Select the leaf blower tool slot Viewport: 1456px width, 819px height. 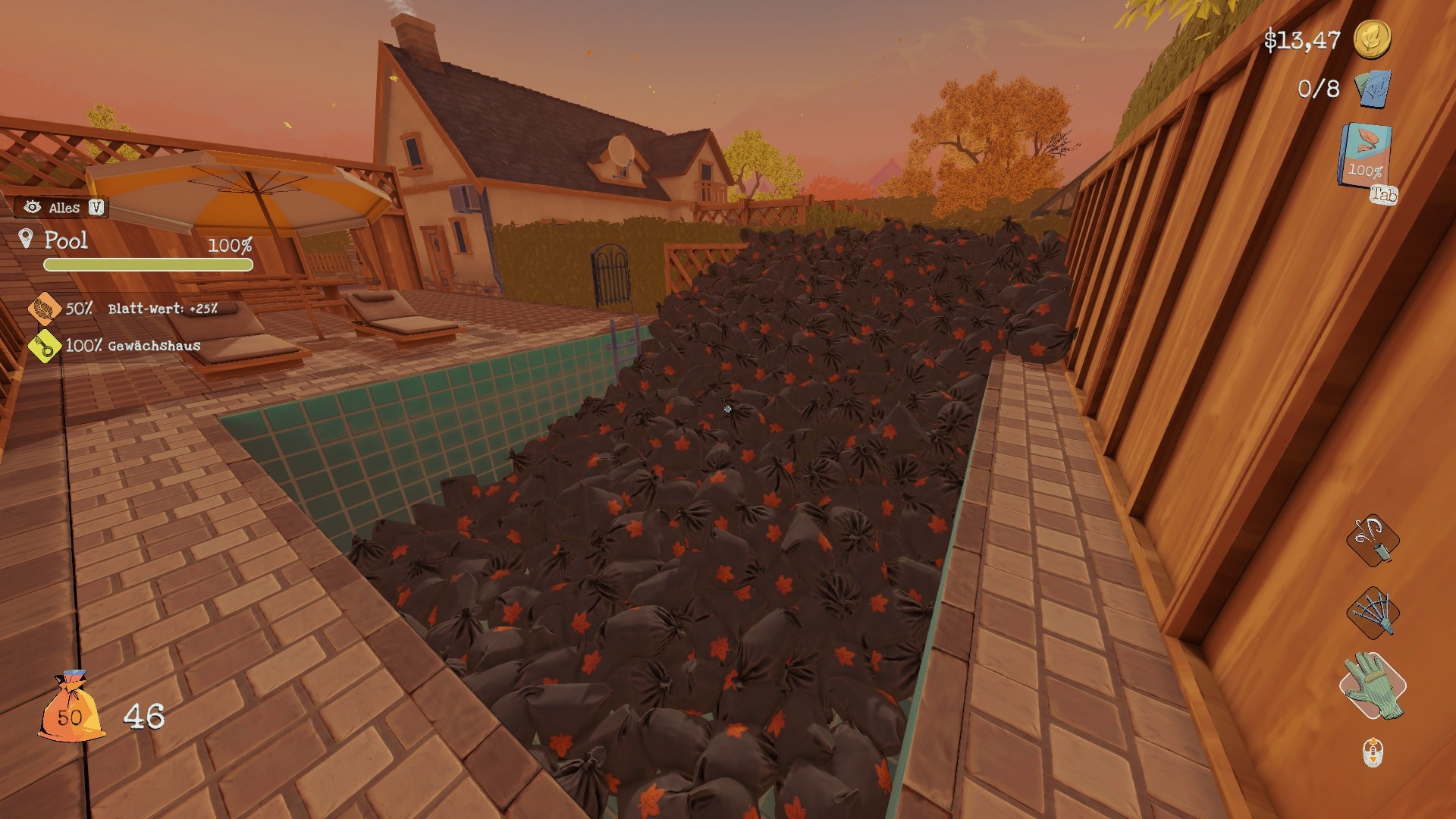click(1373, 541)
